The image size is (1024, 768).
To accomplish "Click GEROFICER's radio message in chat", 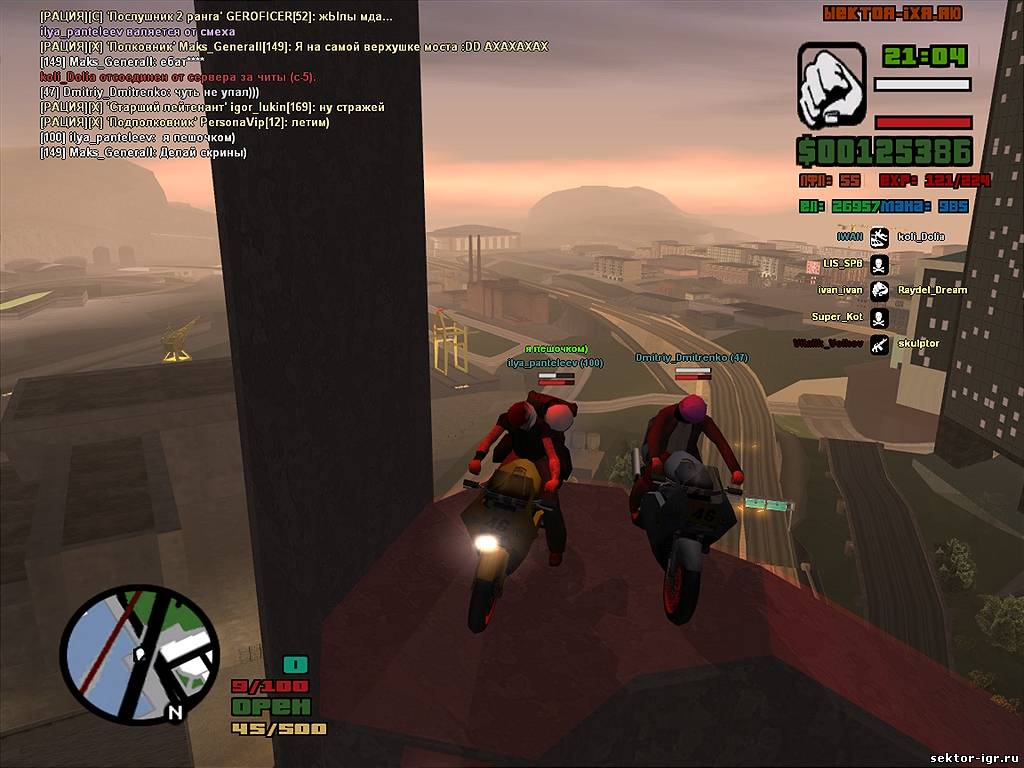I will (216, 17).
